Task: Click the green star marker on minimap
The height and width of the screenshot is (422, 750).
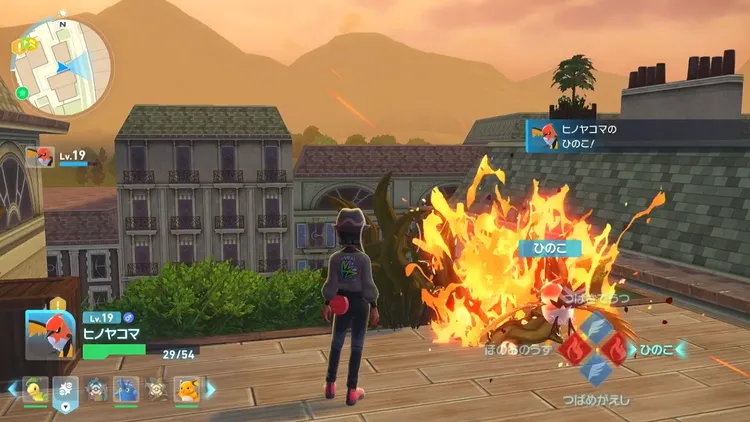Action: click(22, 93)
